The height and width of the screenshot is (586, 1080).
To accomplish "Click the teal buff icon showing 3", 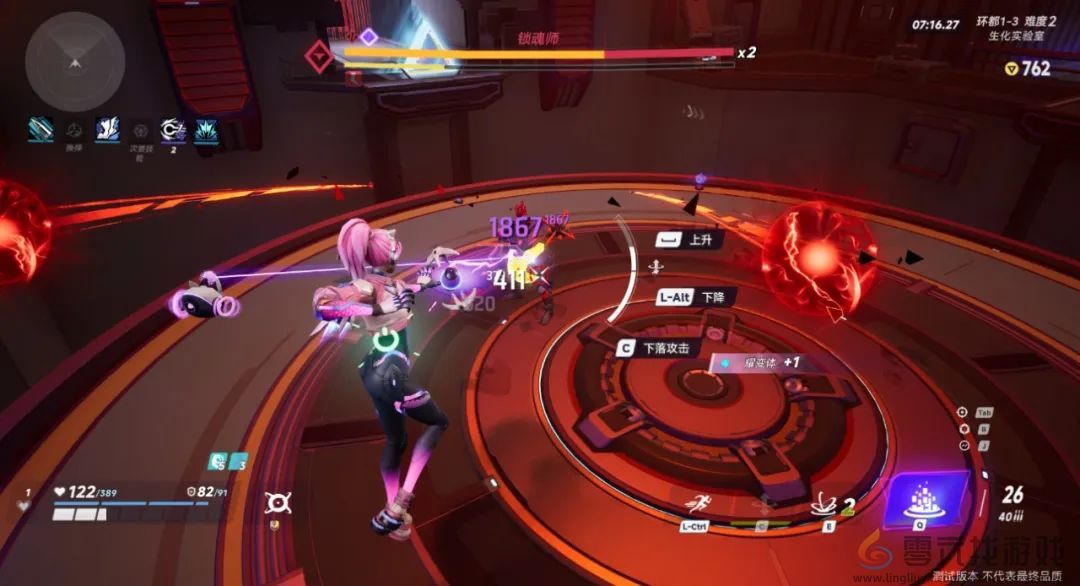I will click(x=238, y=461).
